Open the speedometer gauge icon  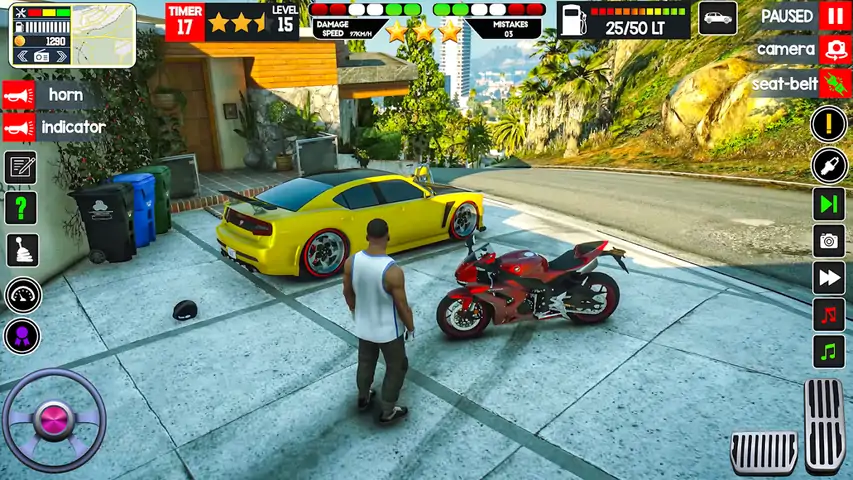point(22,295)
